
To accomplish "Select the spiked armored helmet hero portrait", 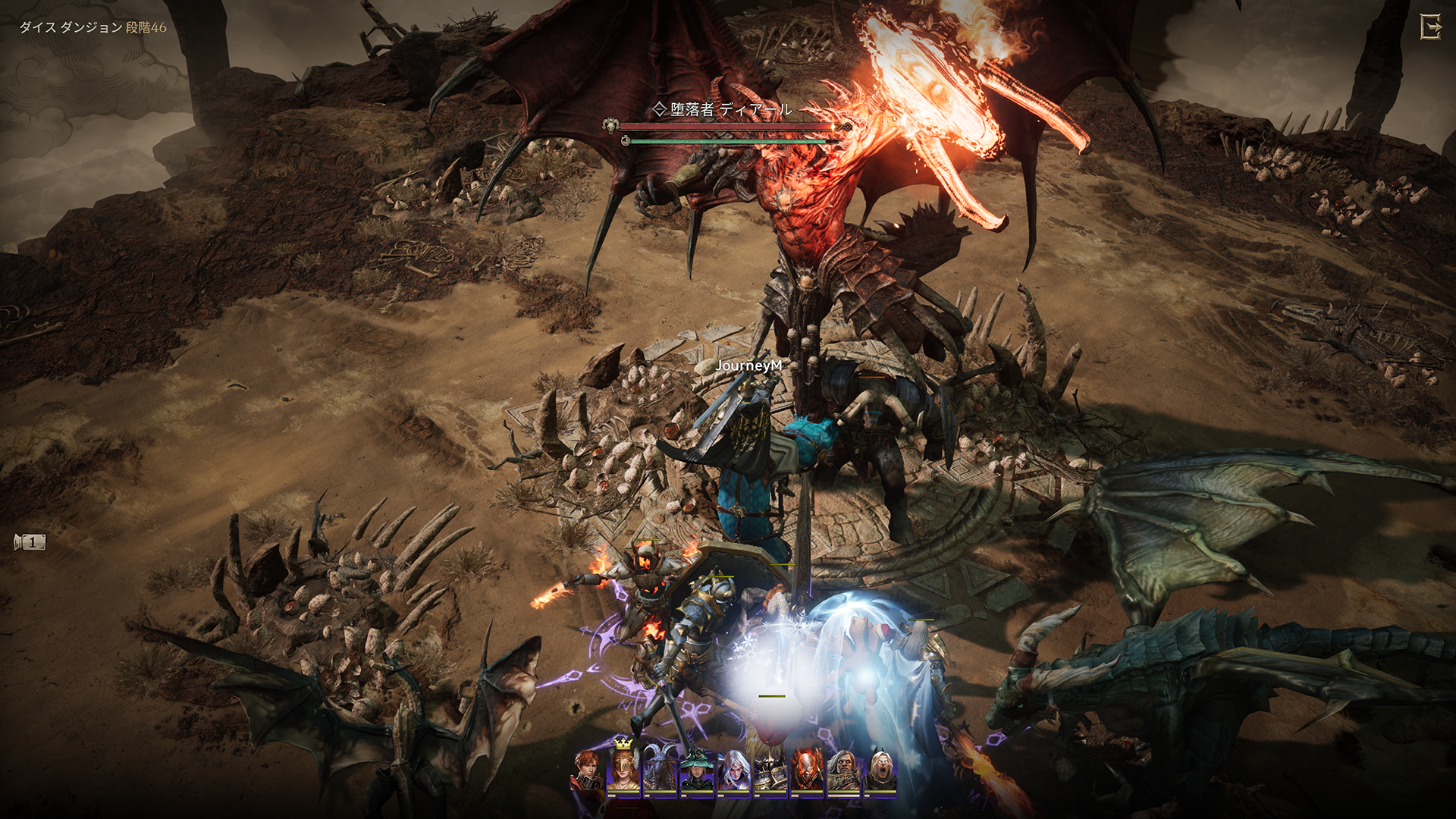I will (x=770, y=770).
